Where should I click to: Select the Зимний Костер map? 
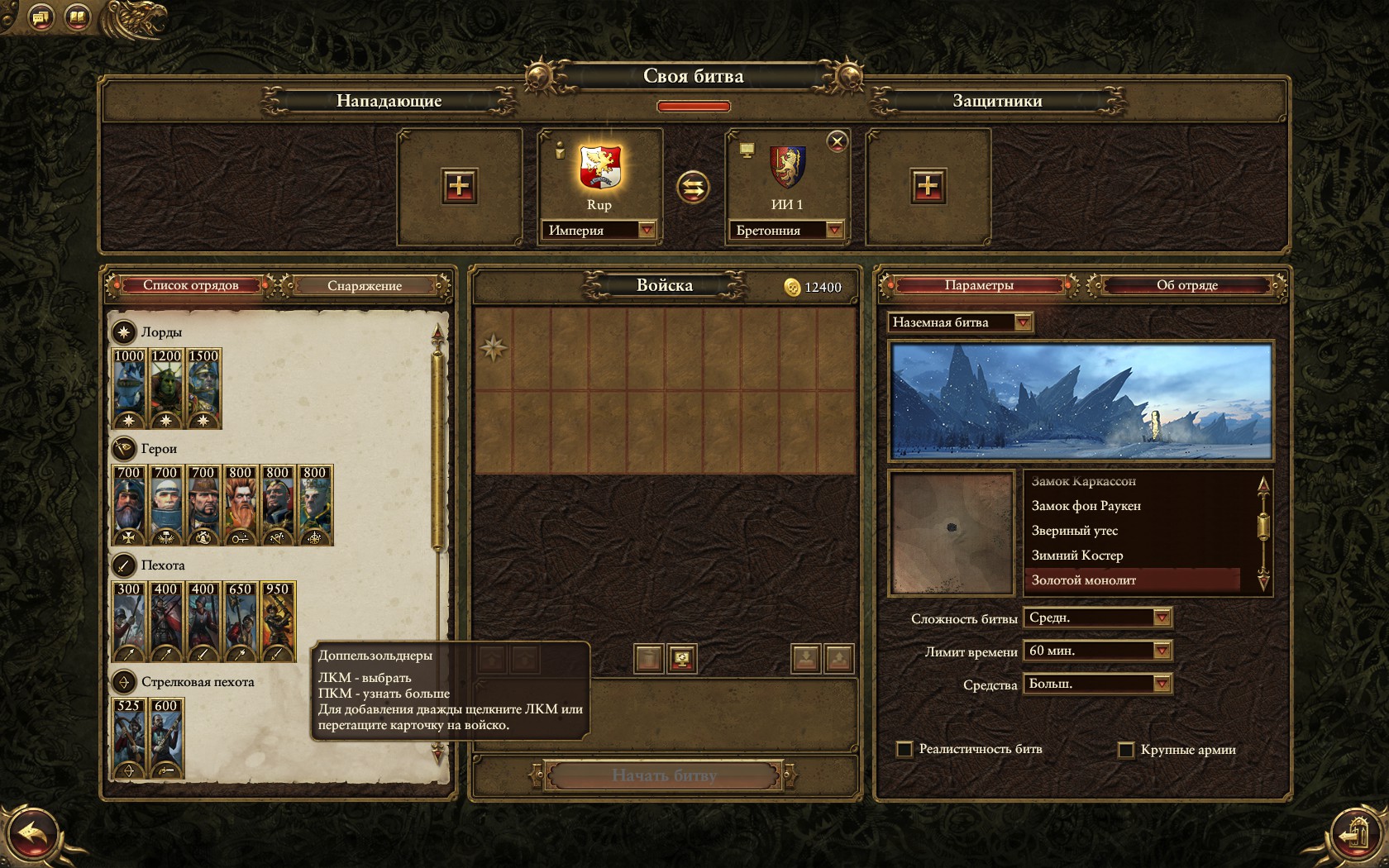coord(1076,556)
